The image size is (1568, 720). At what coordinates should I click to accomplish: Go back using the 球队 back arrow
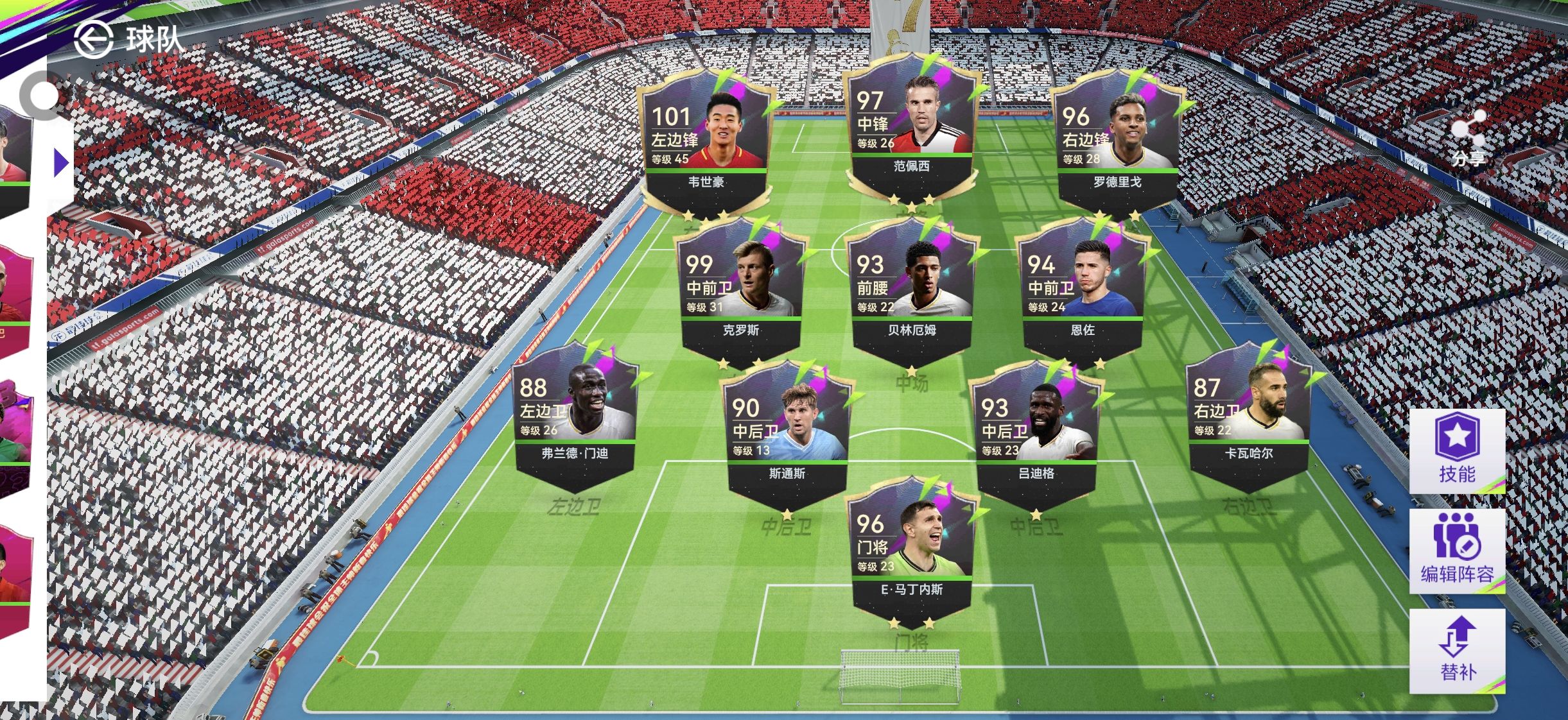94,40
